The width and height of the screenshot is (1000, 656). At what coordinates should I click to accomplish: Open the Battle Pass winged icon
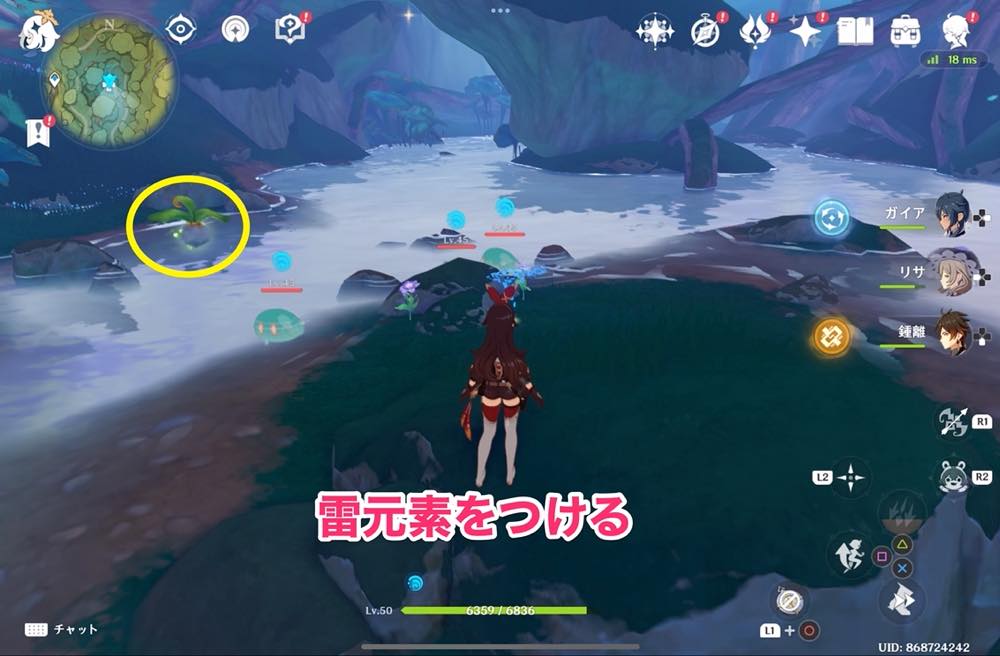(x=755, y=32)
